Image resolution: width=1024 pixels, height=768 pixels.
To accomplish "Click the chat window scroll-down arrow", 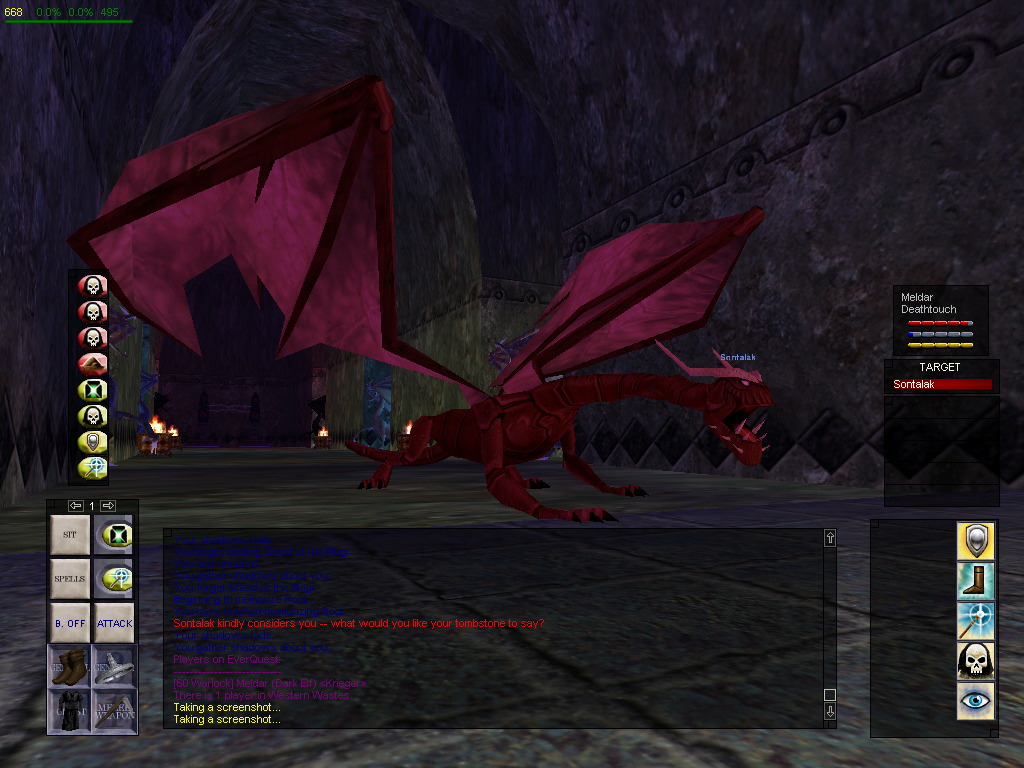I will [x=829, y=712].
